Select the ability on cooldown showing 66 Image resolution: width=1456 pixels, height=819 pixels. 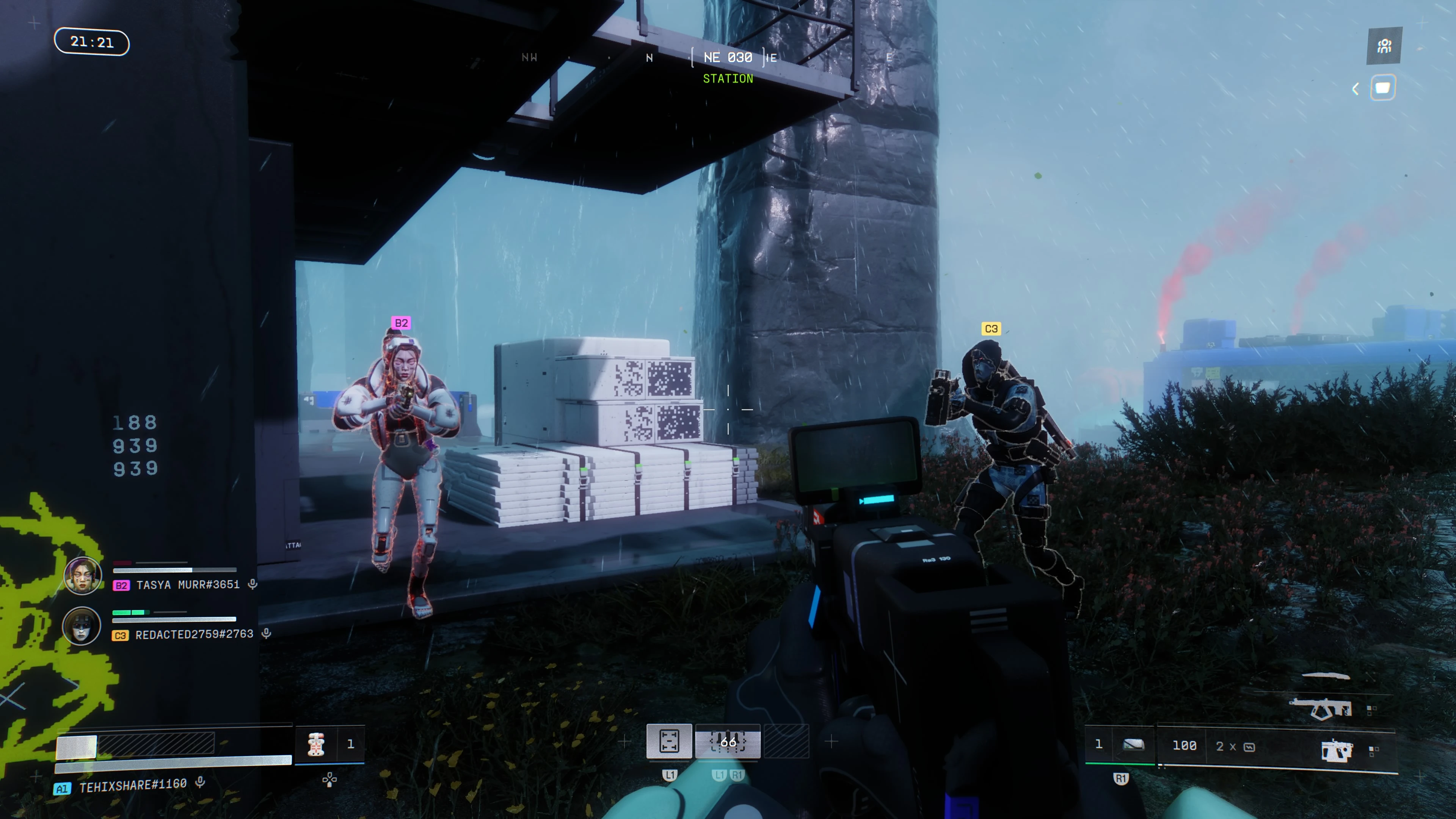coord(728,741)
